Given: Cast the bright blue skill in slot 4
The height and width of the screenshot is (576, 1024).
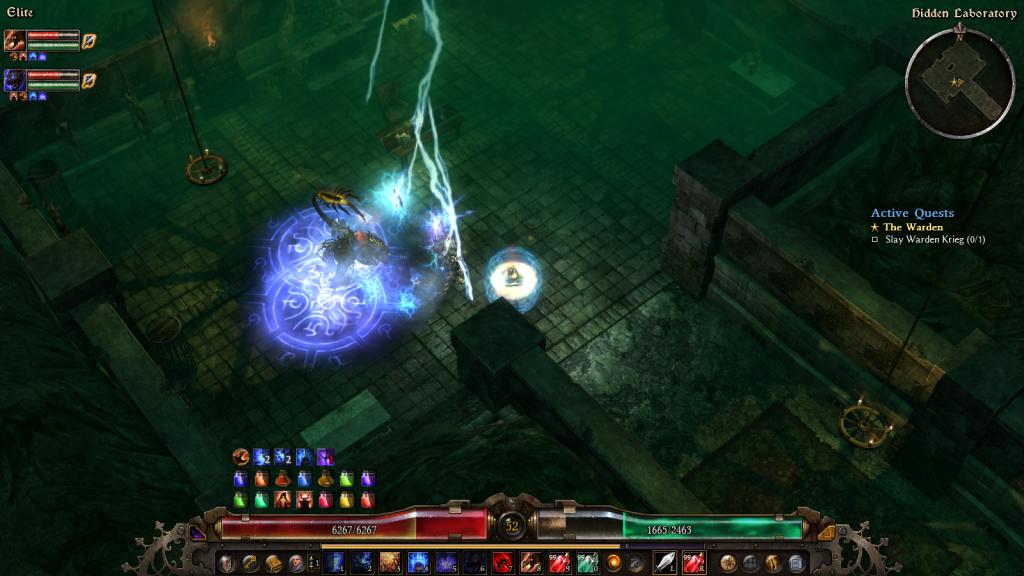Looking at the screenshot, I should 418,562.
